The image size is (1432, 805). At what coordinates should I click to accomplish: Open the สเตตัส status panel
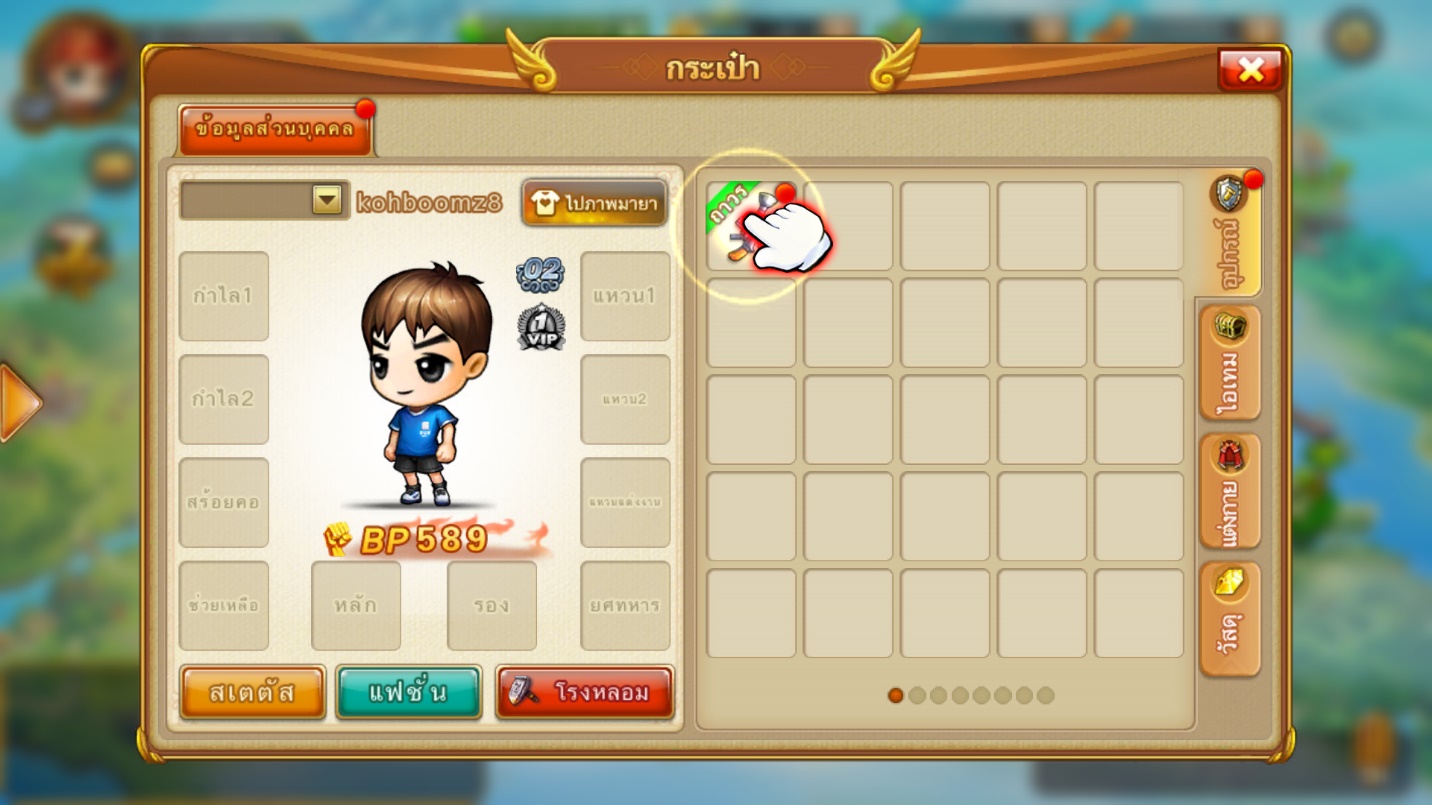click(253, 692)
